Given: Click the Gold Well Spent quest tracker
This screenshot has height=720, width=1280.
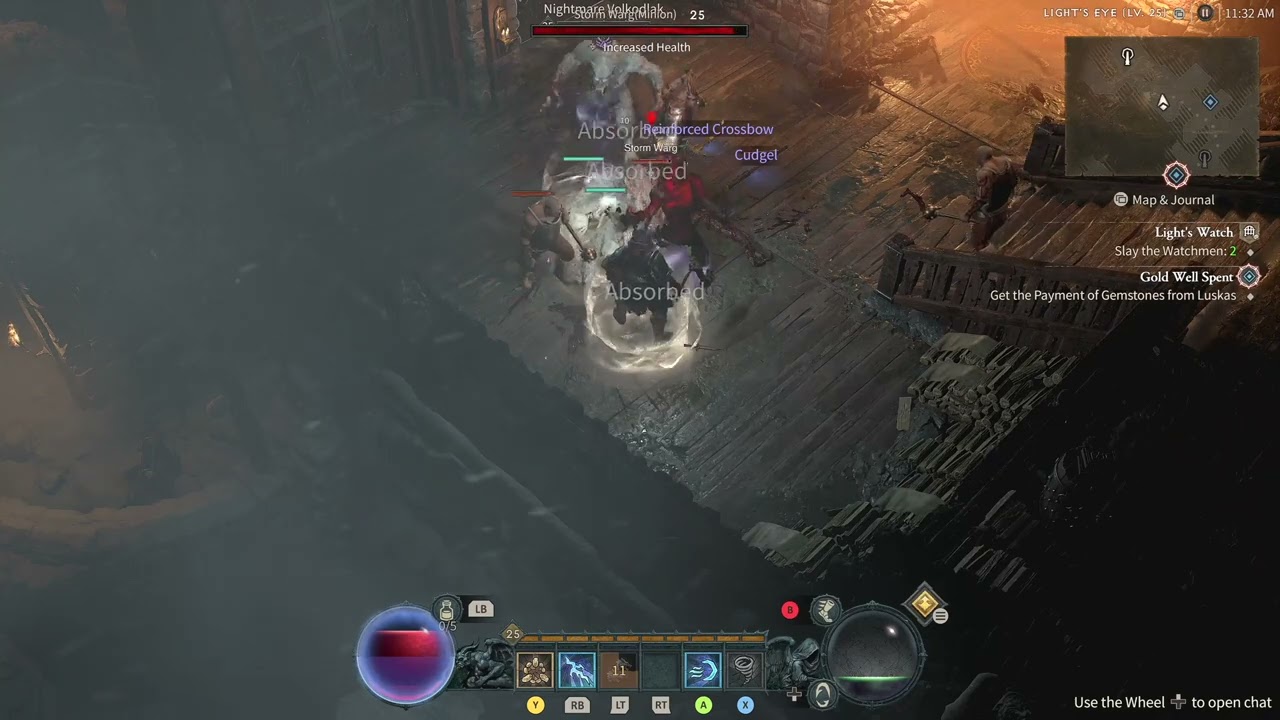Looking at the screenshot, I should [1187, 277].
